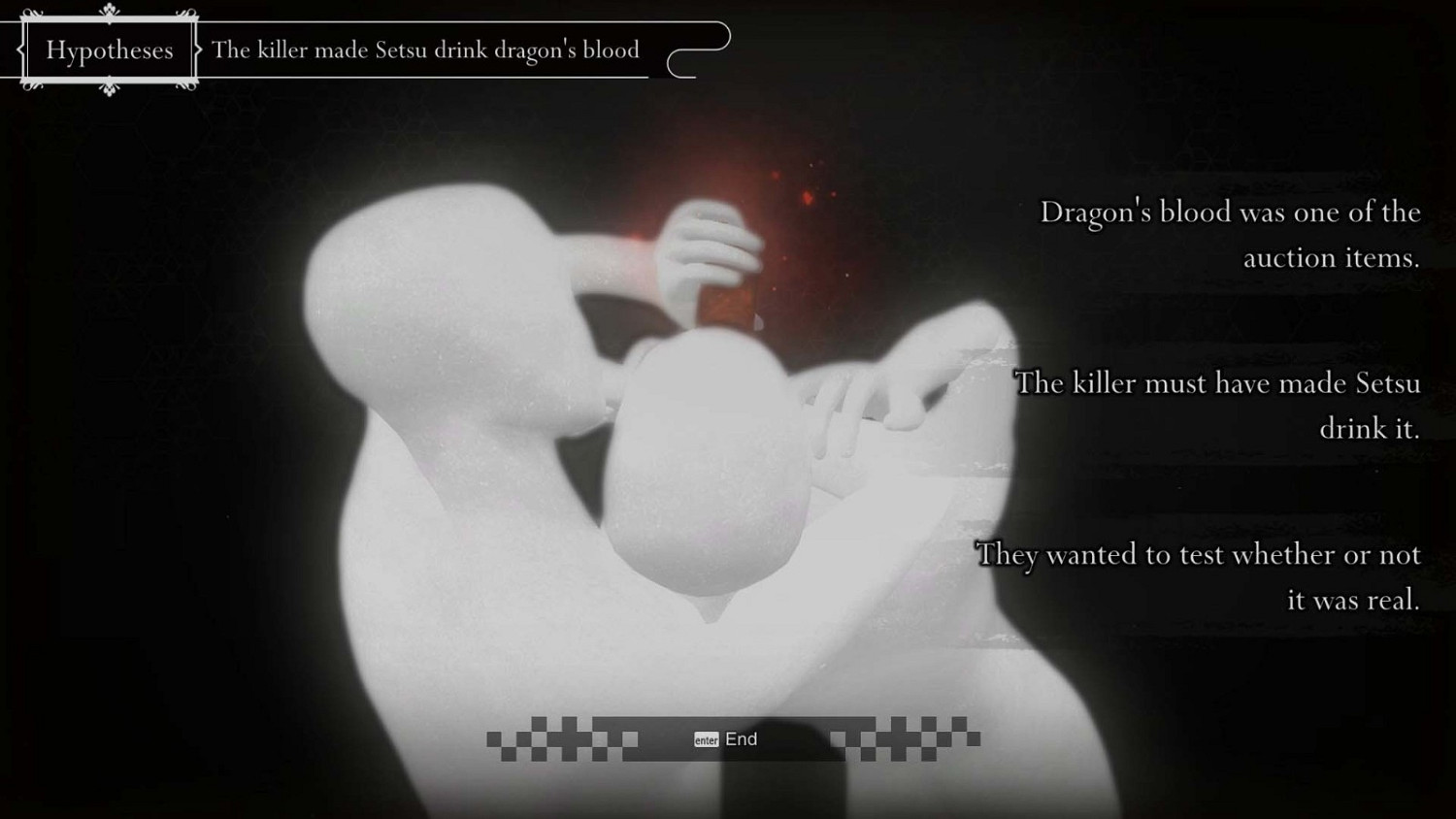The width and height of the screenshot is (1456, 819).
Task: Click the enter key icon beside End
Action: pos(707,739)
